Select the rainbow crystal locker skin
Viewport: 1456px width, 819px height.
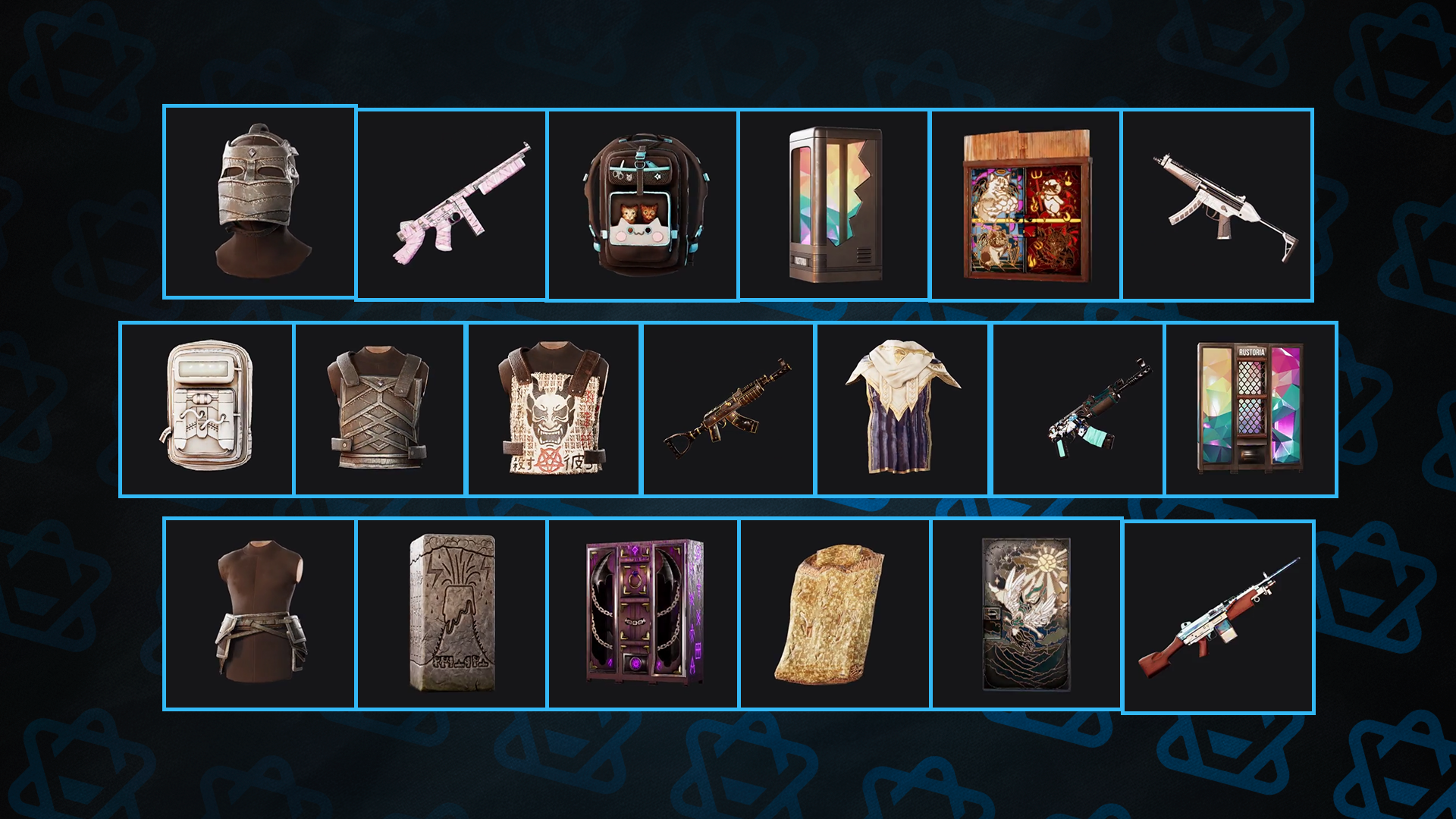coord(834,205)
